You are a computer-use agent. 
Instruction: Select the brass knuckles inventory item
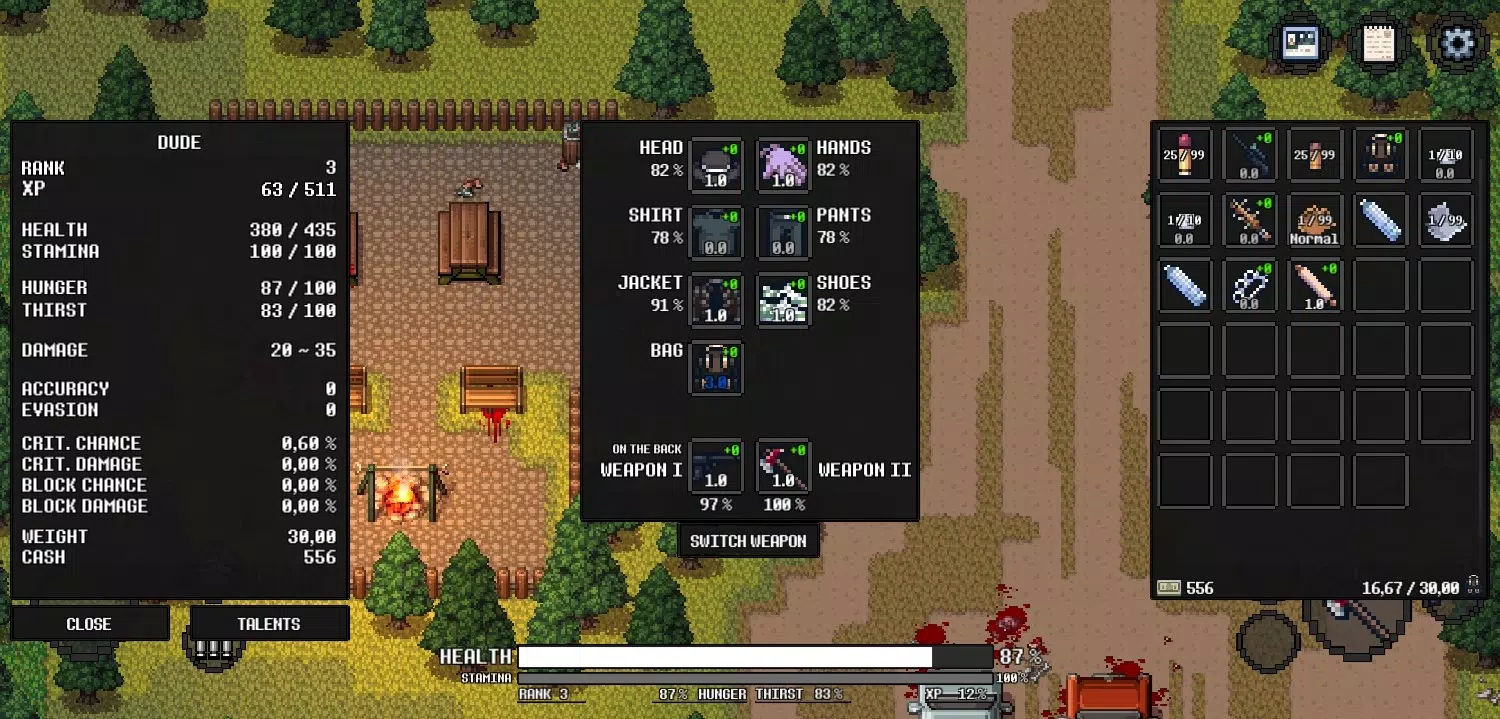pyautogui.click(x=1250, y=285)
